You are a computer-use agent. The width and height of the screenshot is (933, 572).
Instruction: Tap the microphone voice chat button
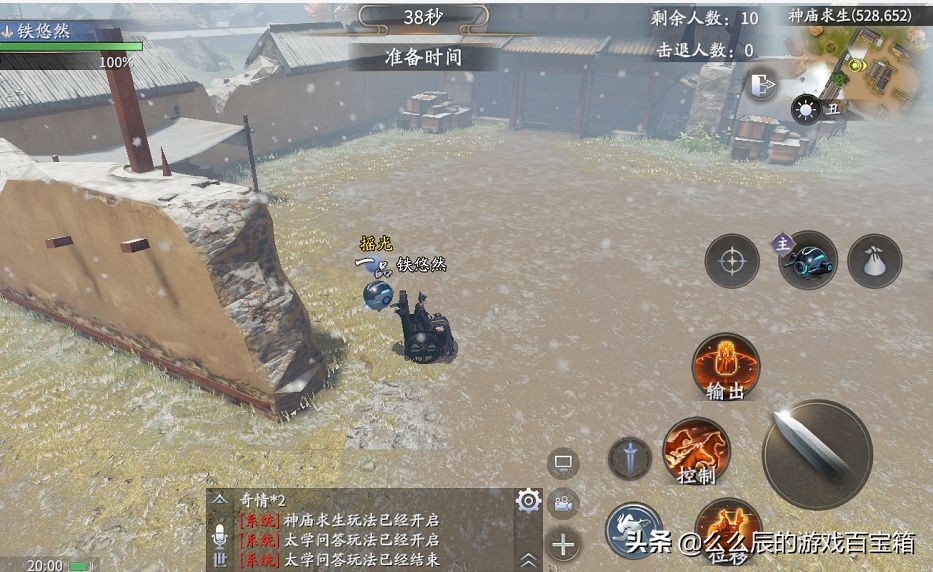[x=220, y=538]
